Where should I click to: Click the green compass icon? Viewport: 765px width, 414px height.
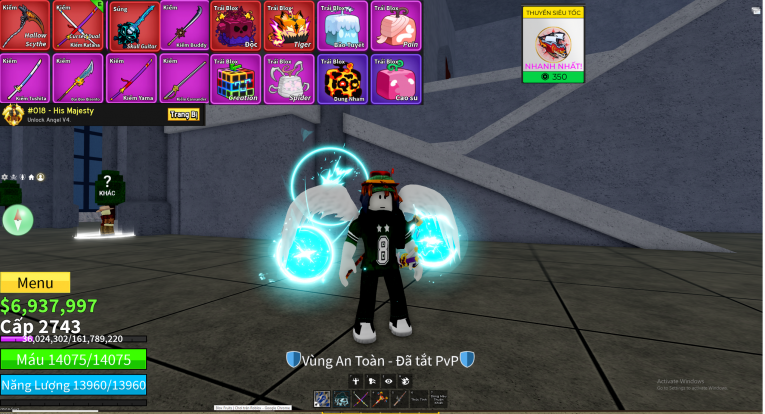[18, 220]
